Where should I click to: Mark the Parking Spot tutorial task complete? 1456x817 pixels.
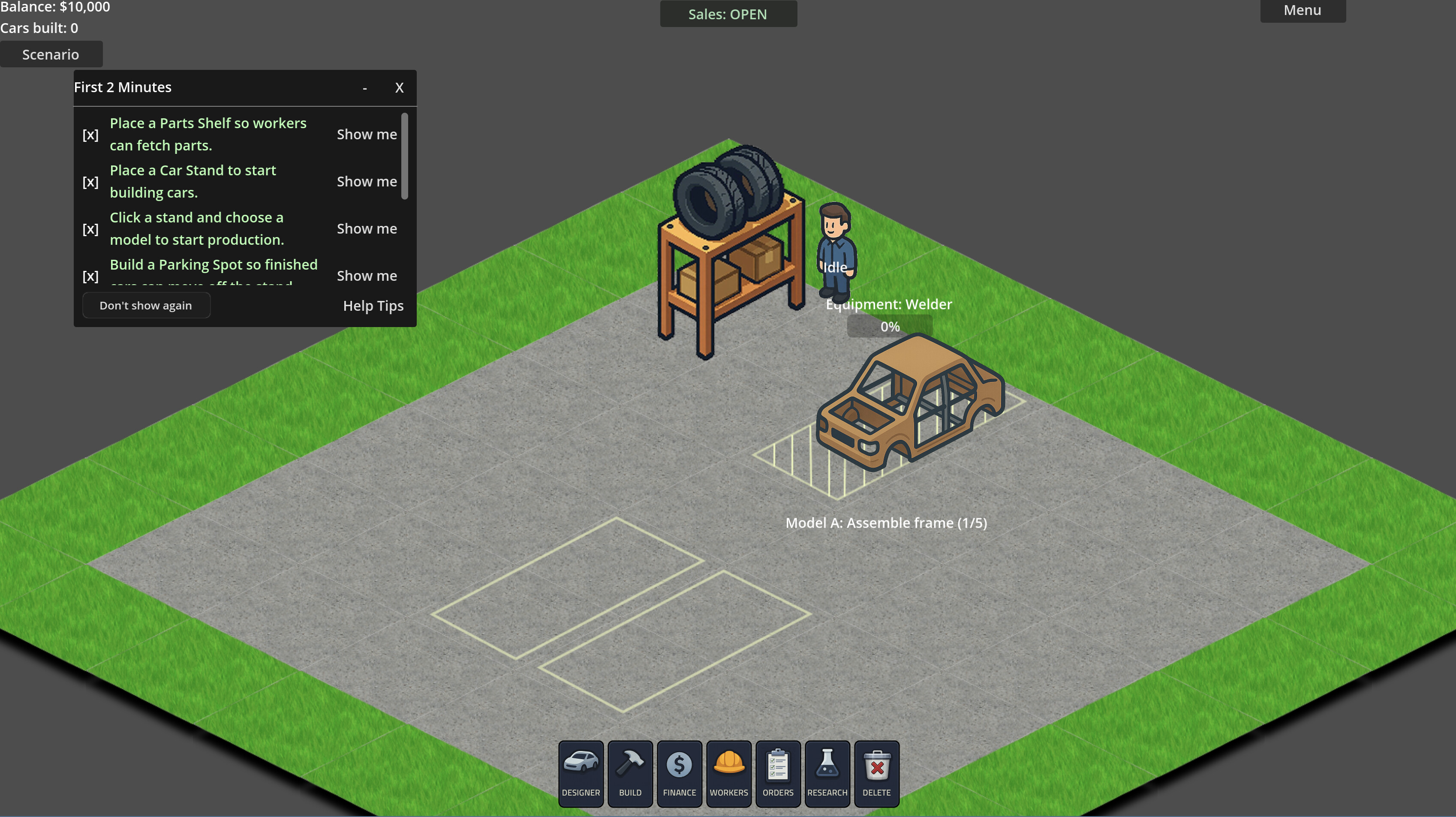(x=90, y=276)
